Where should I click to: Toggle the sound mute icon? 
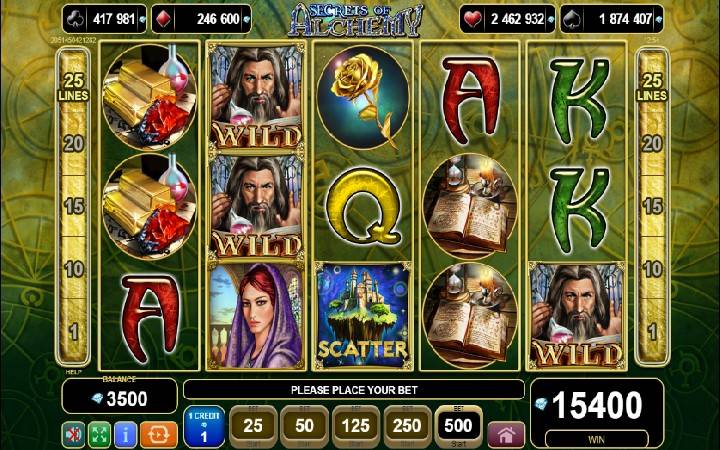tap(73, 434)
